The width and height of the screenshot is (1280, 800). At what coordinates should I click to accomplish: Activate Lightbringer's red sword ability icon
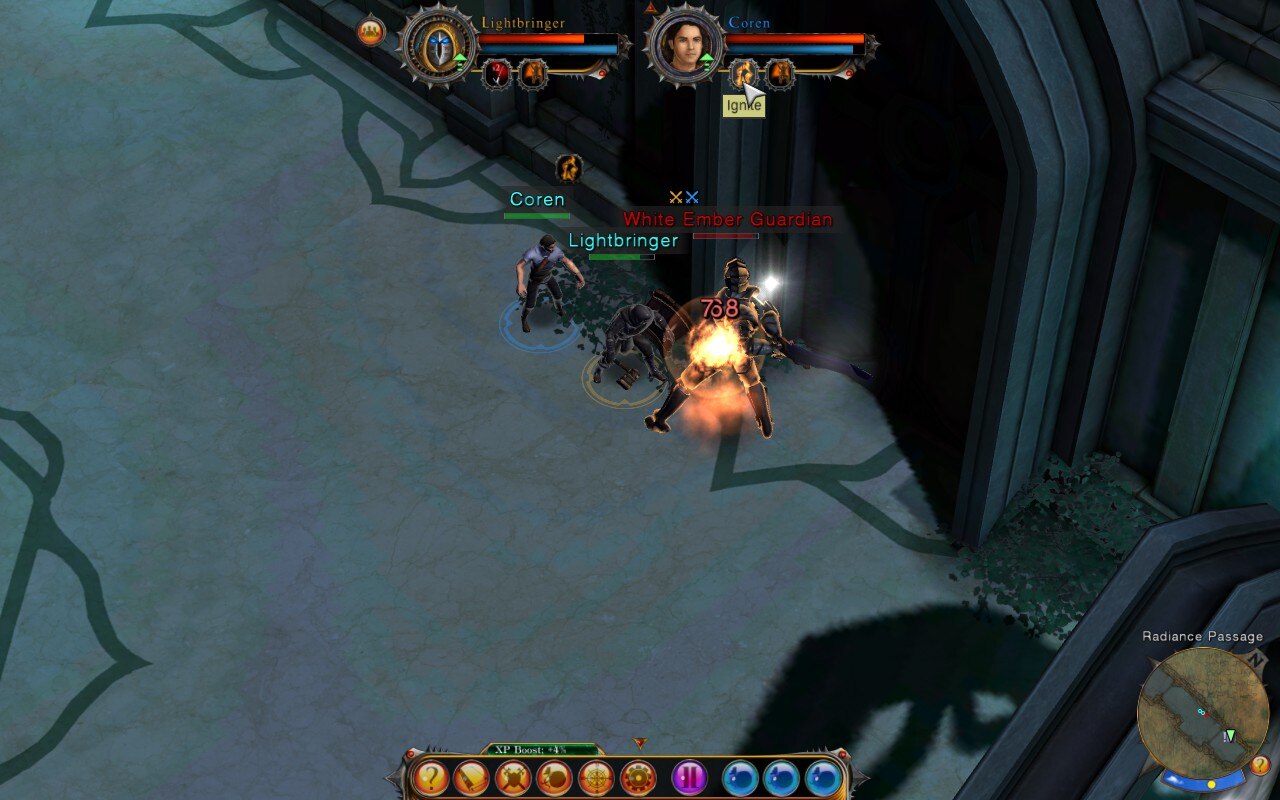497,73
